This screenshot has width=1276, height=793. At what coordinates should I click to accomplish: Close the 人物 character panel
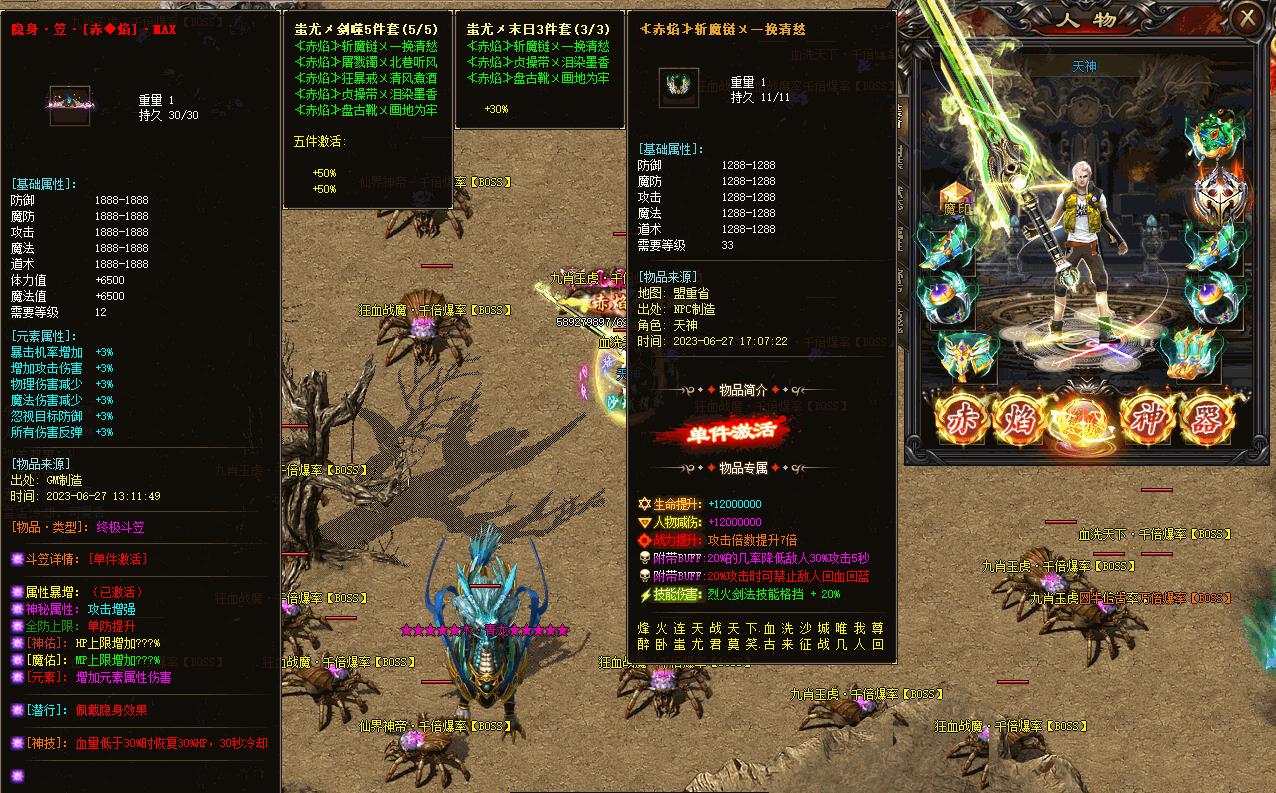[1247, 18]
